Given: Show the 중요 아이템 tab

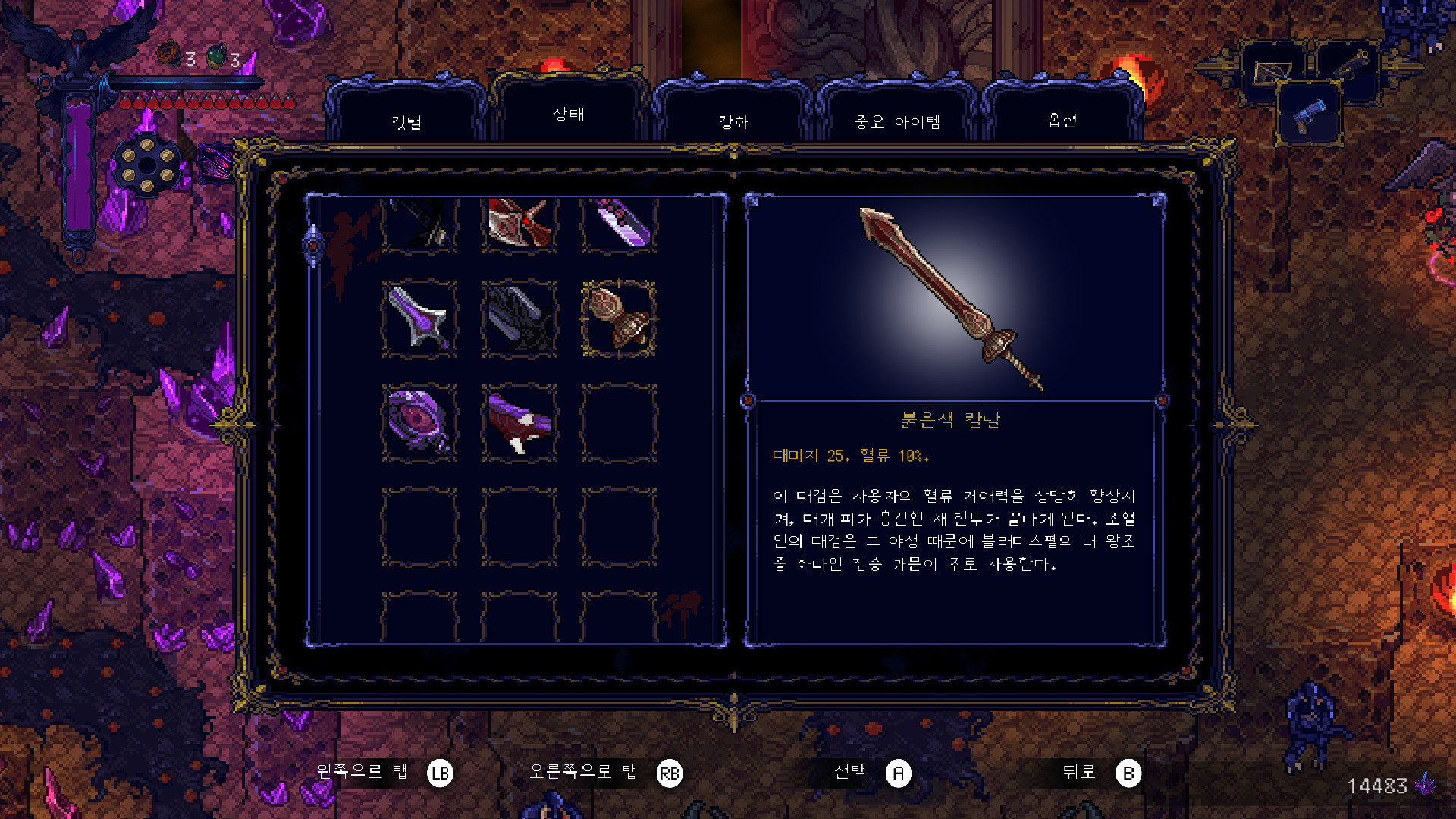Looking at the screenshot, I should coord(898,121).
